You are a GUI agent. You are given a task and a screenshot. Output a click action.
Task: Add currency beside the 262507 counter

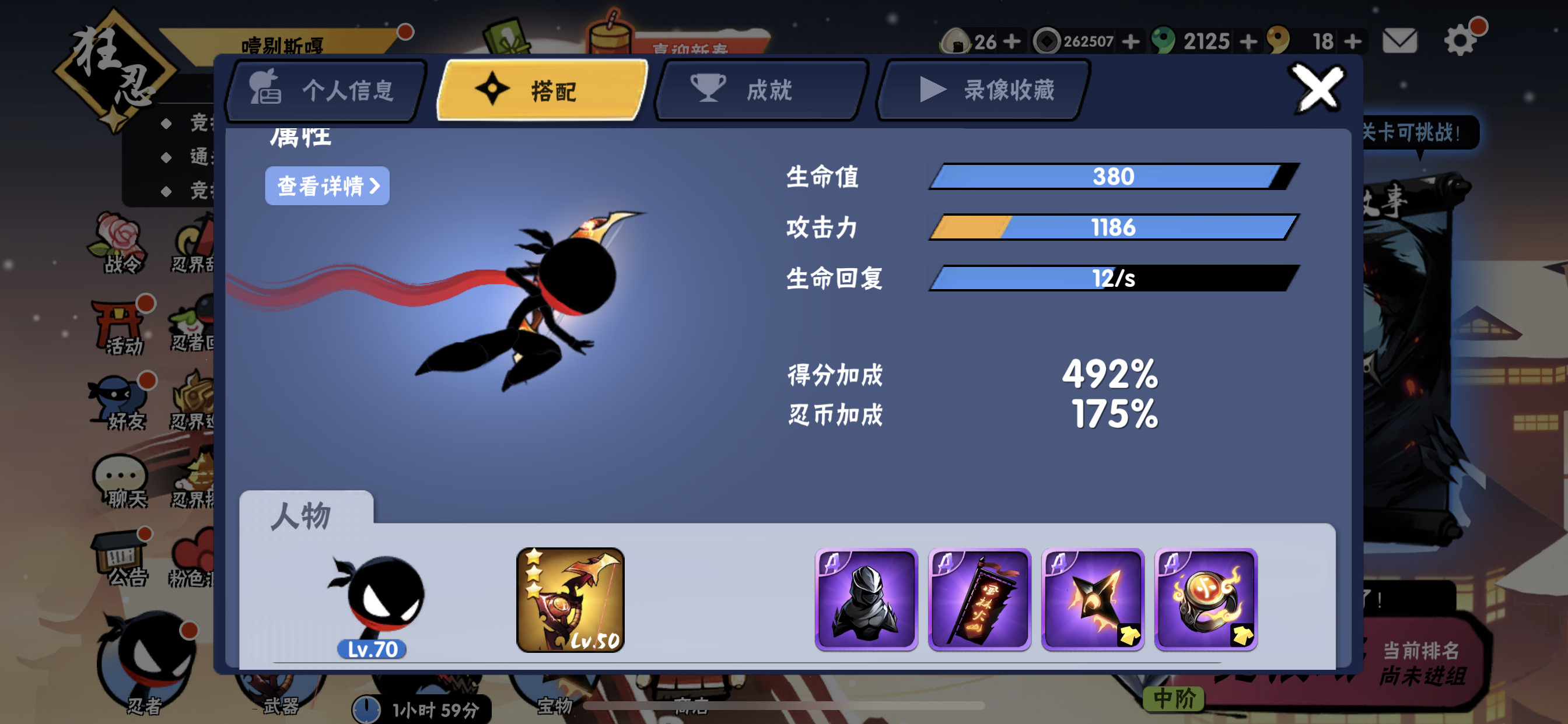pyautogui.click(x=1133, y=40)
